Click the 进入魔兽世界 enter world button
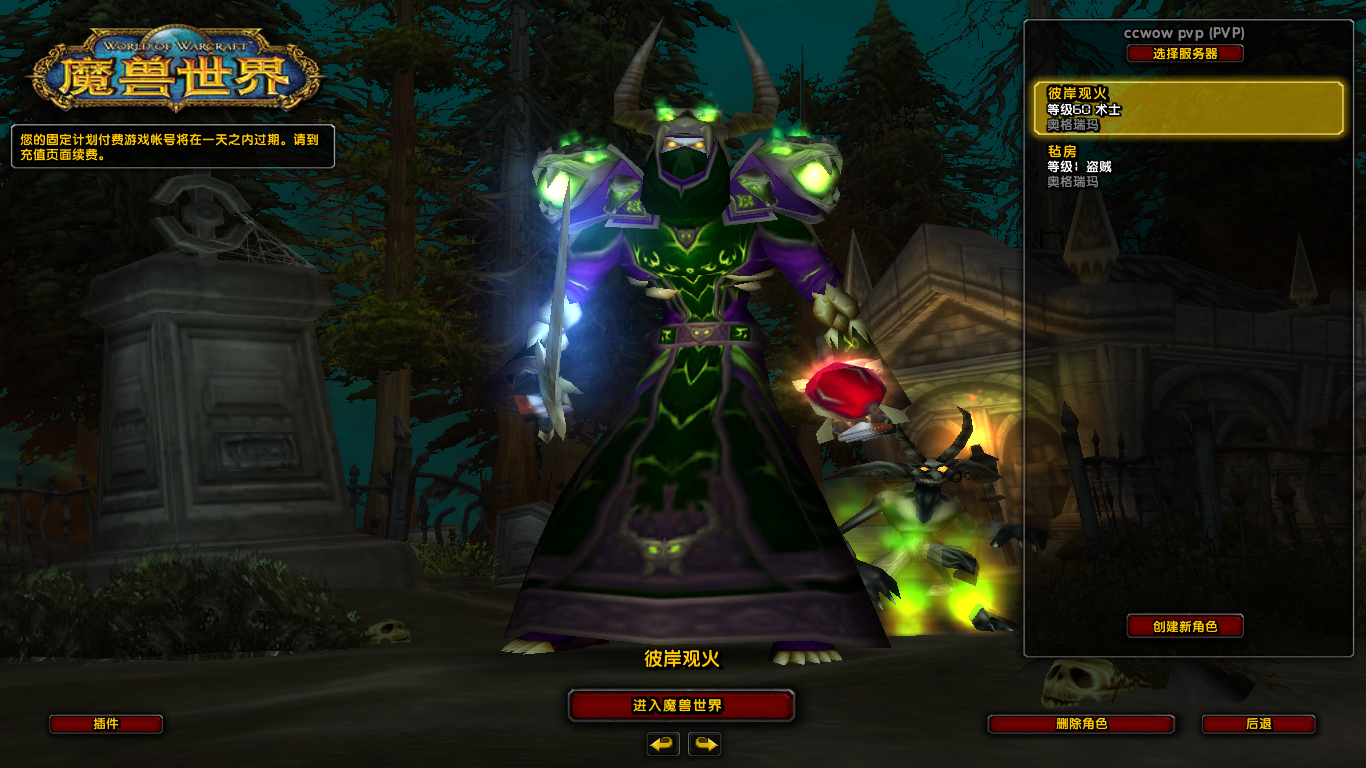The image size is (1366, 768). [681, 705]
